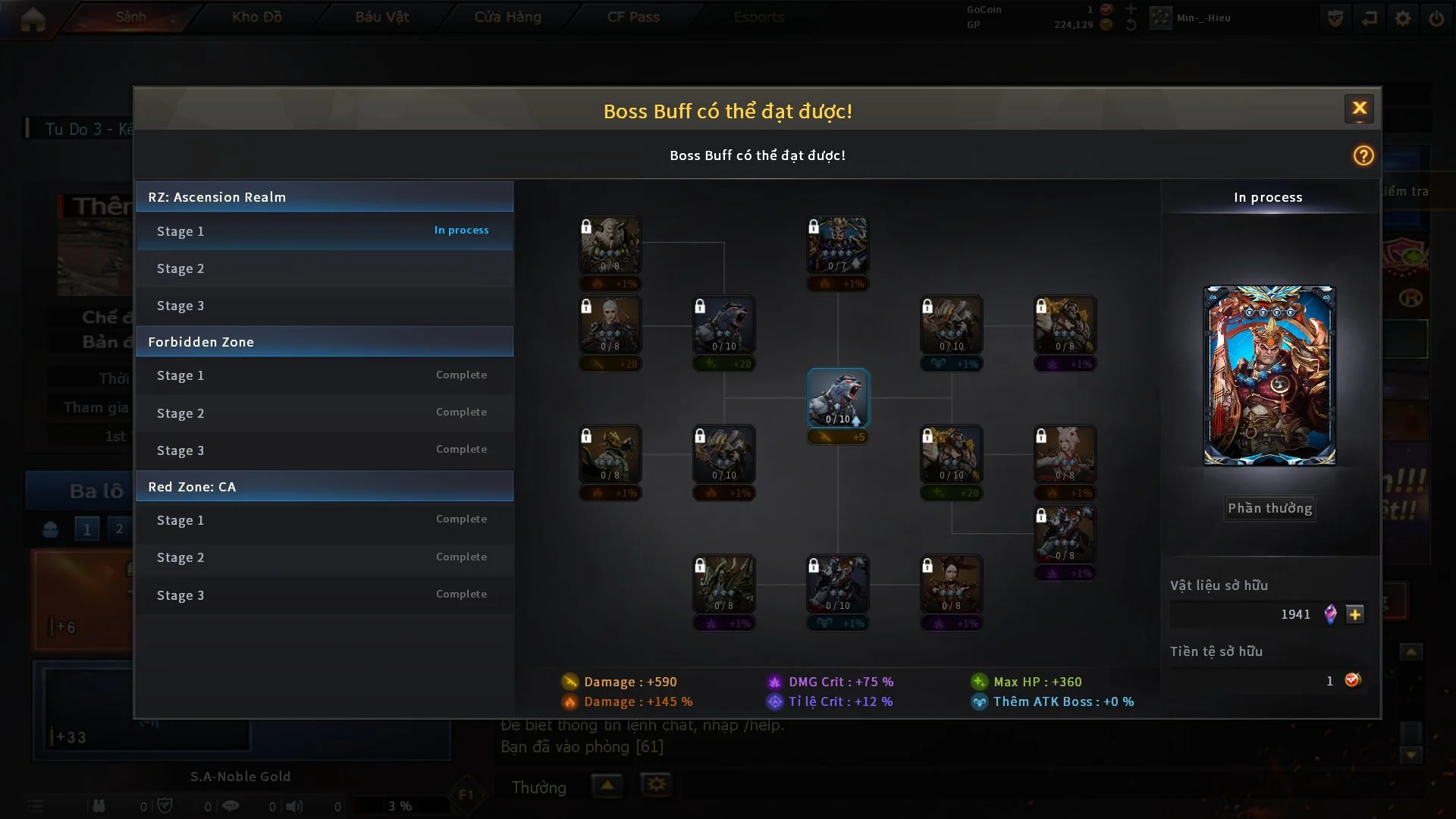Close the Boss Buff dialog

[1359, 108]
